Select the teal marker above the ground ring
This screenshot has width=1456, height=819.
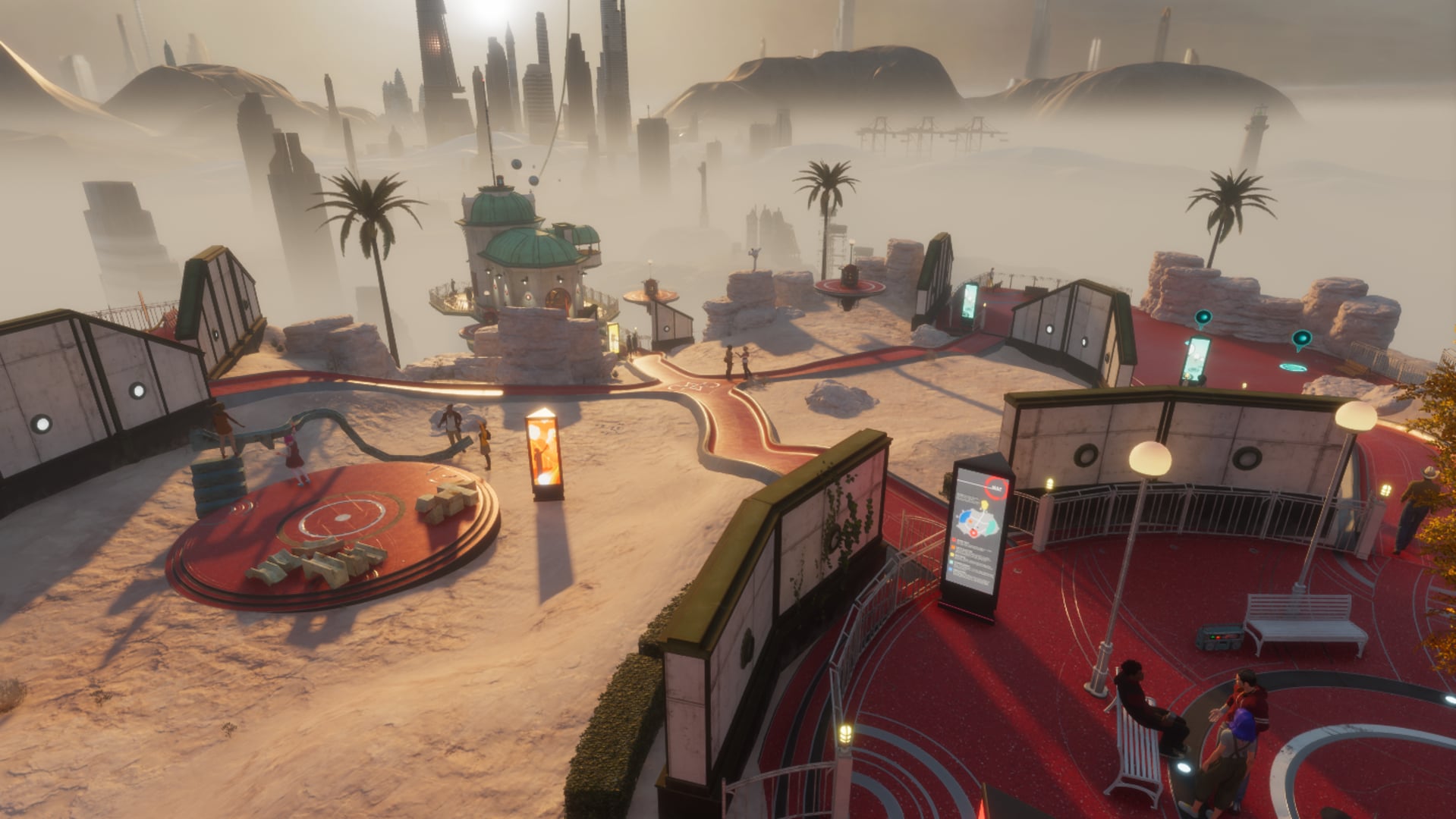1302,338
